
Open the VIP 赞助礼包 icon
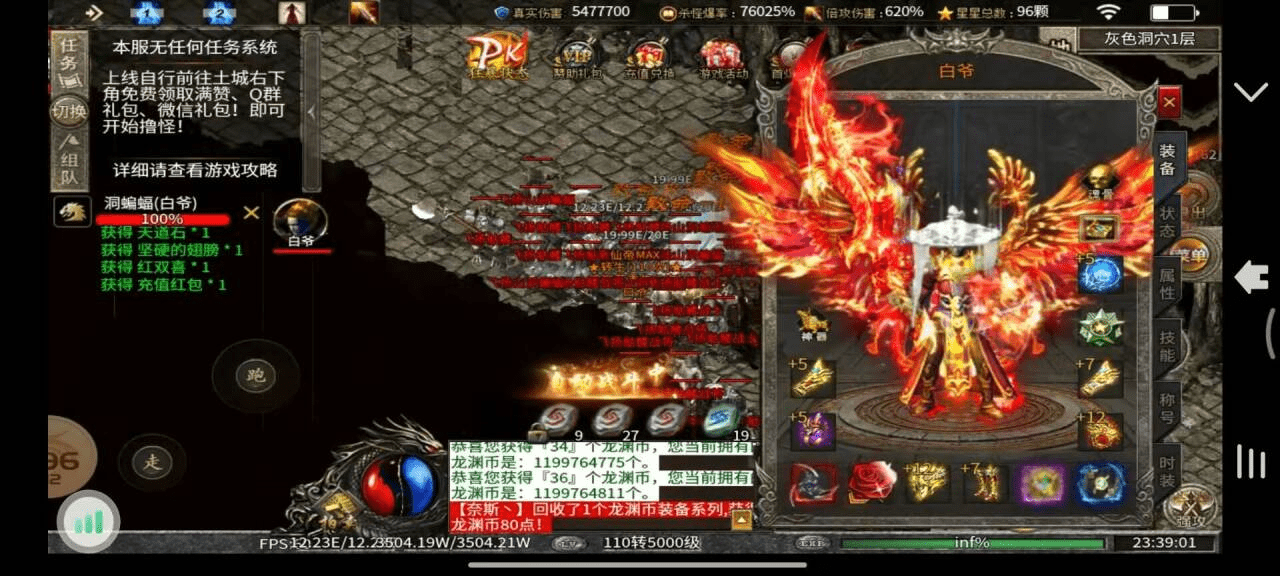[x=577, y=58]
